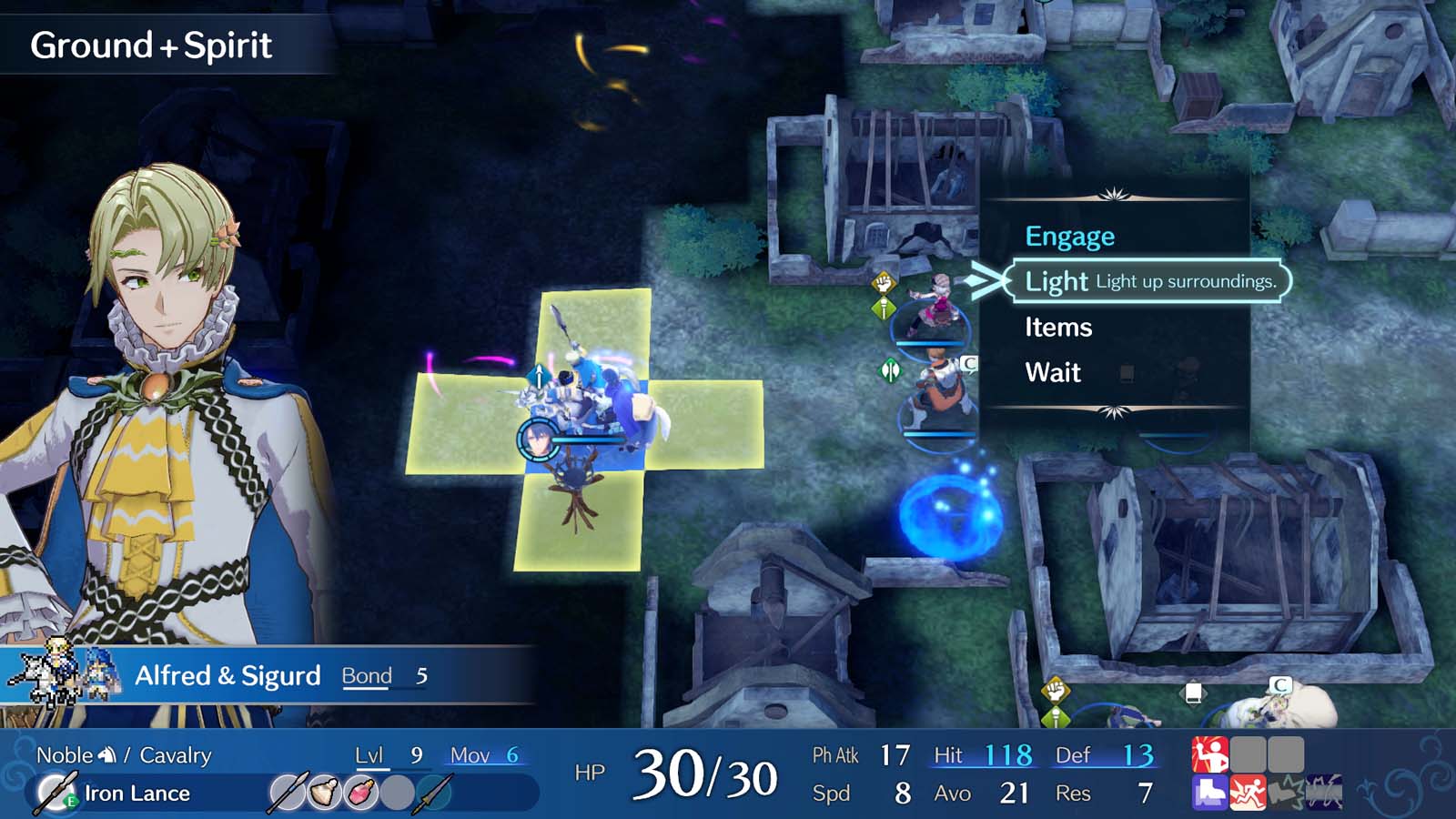Click the dark lance inventory slot icon

click(x=433, y=793)
